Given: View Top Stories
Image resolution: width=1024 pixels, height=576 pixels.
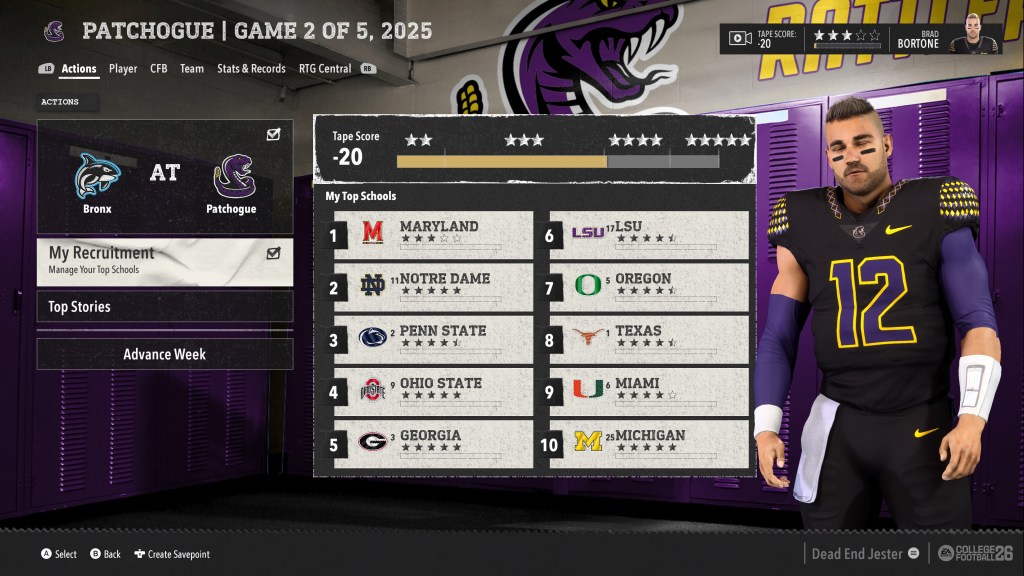Looking at the screenshot, I should pos(165,307).
